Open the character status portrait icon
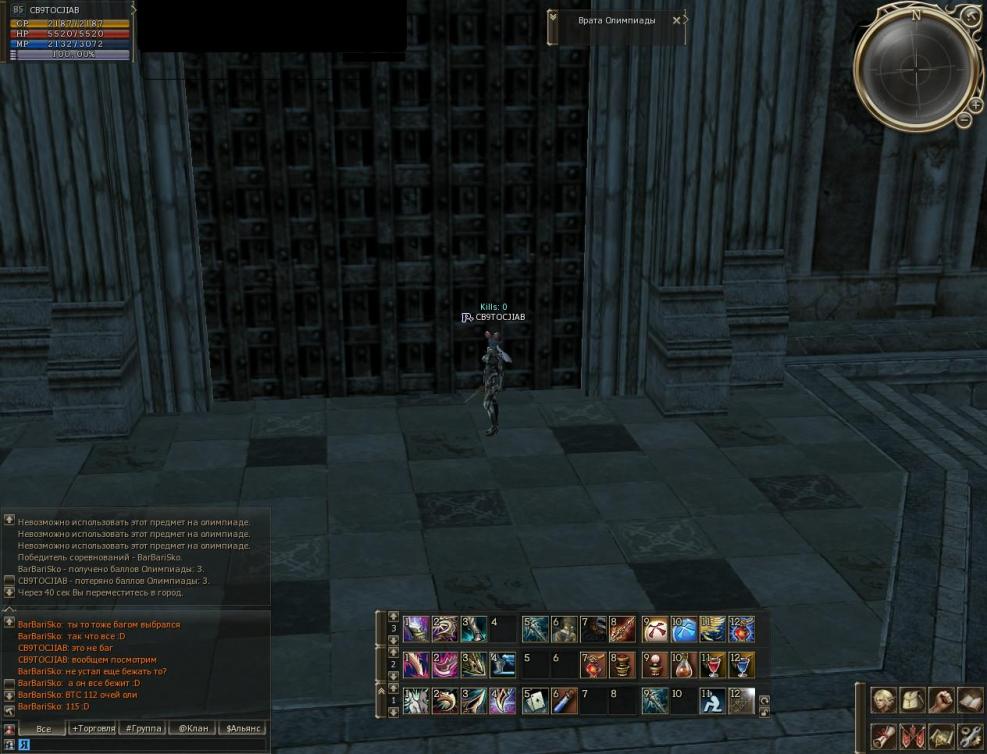This screenshot has width=987, height=754. [x=883, y=700]
